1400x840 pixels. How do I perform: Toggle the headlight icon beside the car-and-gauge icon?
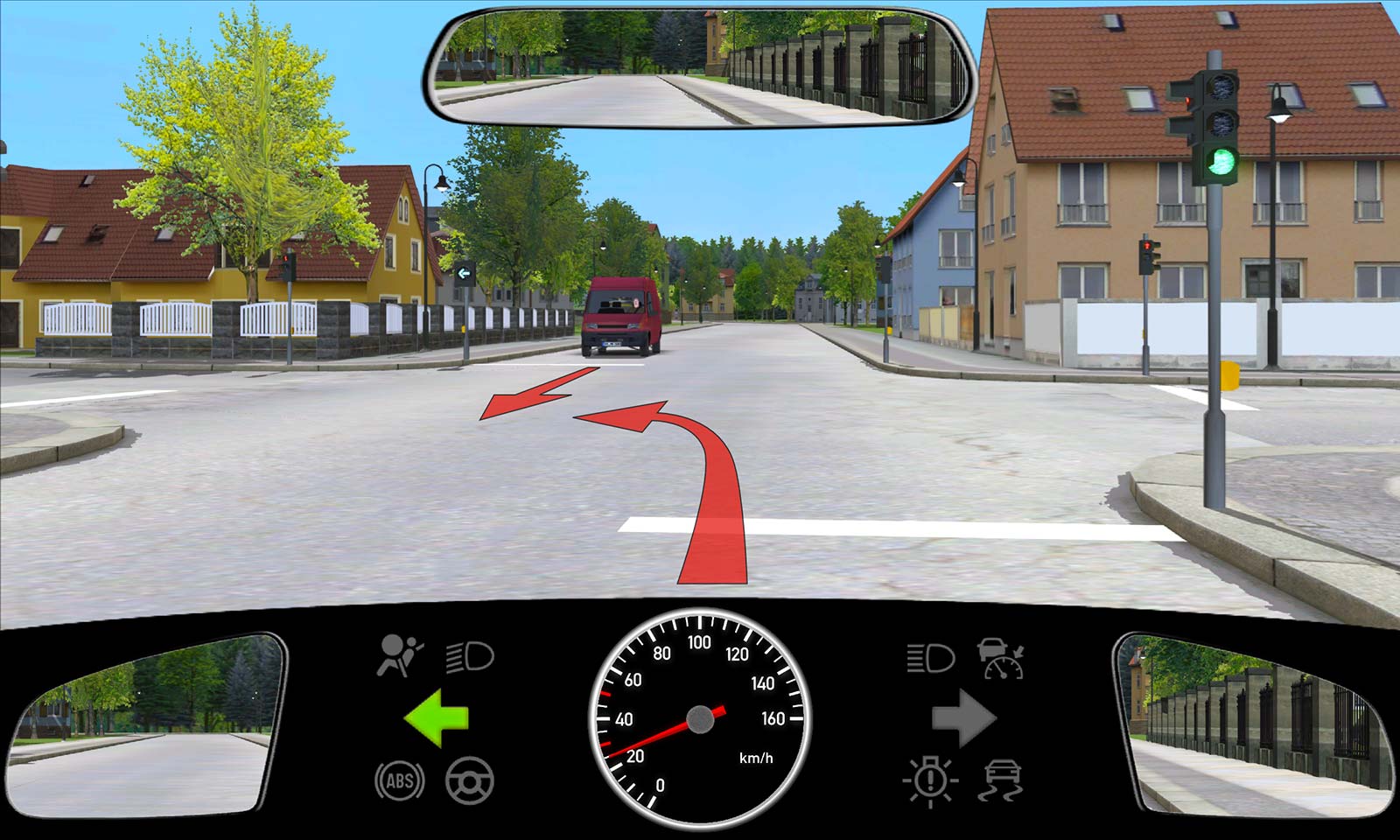pyautogui.click(x=930, y=657)
